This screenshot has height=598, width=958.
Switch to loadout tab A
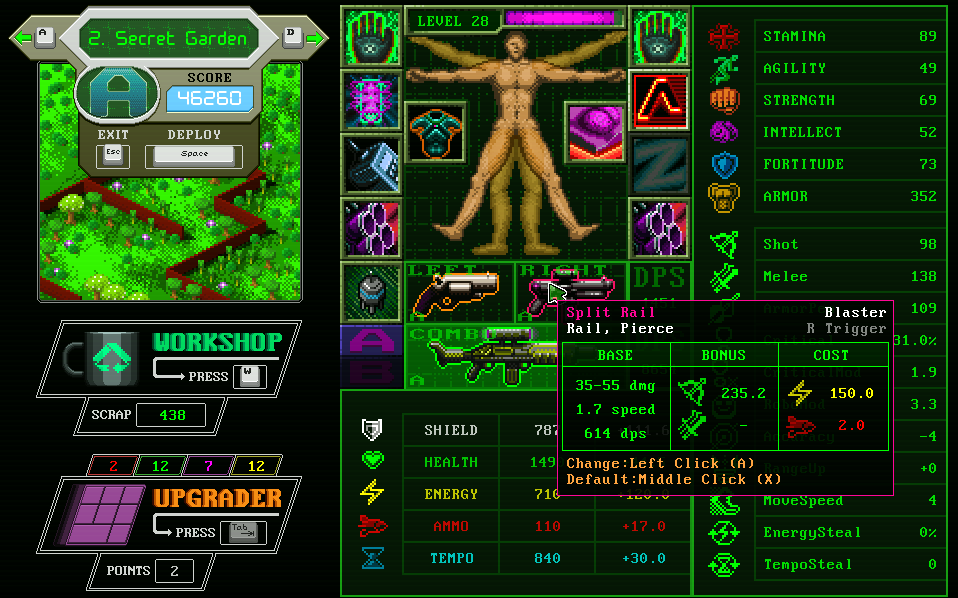(371, 341)
